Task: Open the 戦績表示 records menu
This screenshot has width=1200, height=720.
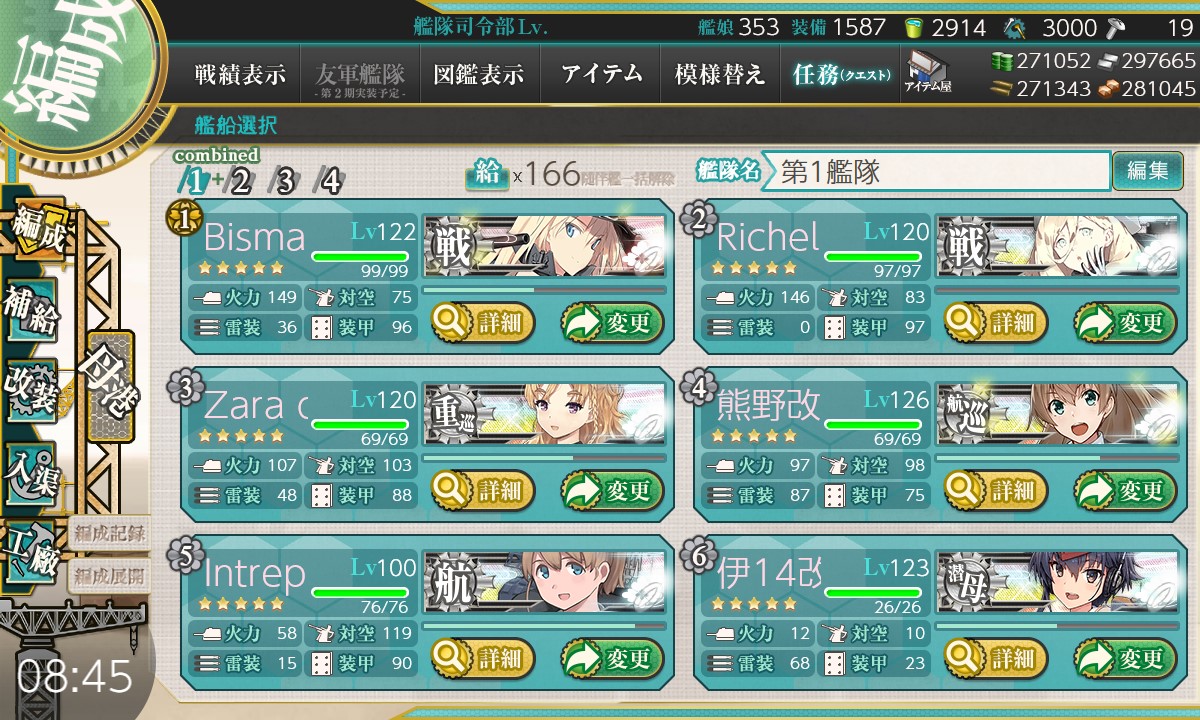Action: pyautogui.click(x=240, y=75)
